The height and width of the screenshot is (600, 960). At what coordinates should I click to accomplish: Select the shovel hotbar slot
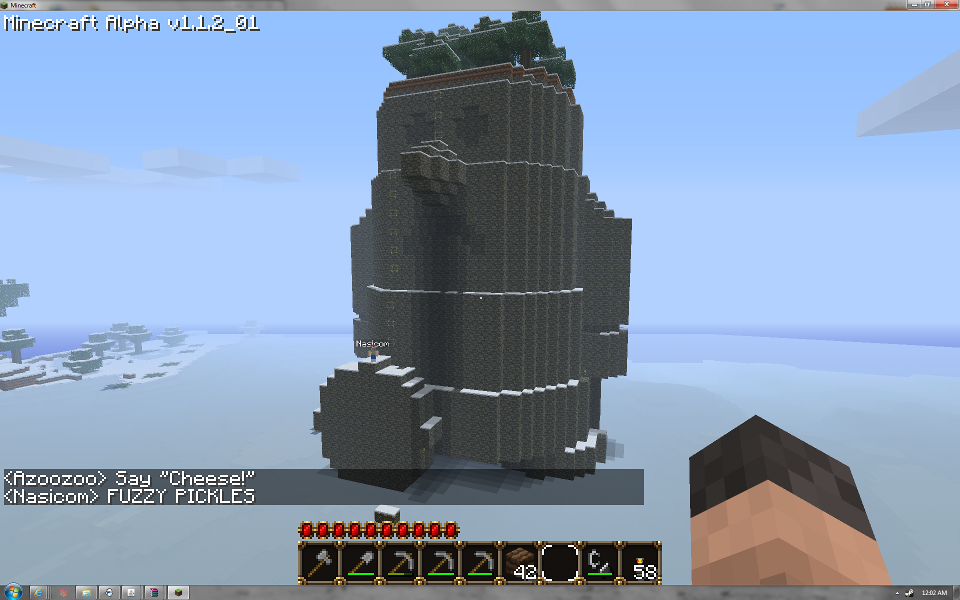[x=360, y=563]
